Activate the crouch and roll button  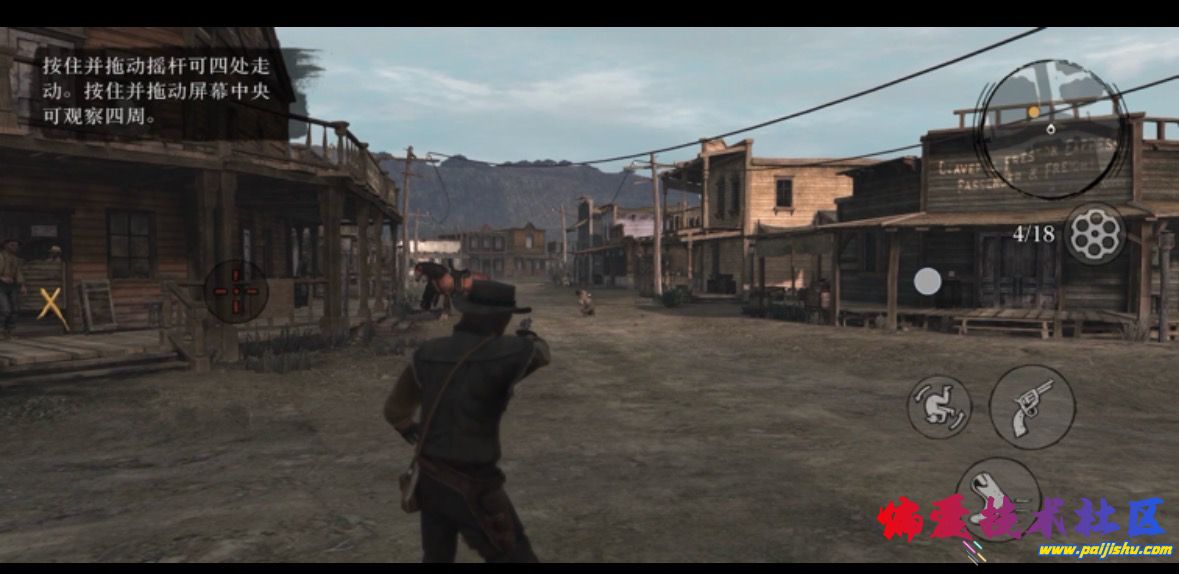pos(939,406)
